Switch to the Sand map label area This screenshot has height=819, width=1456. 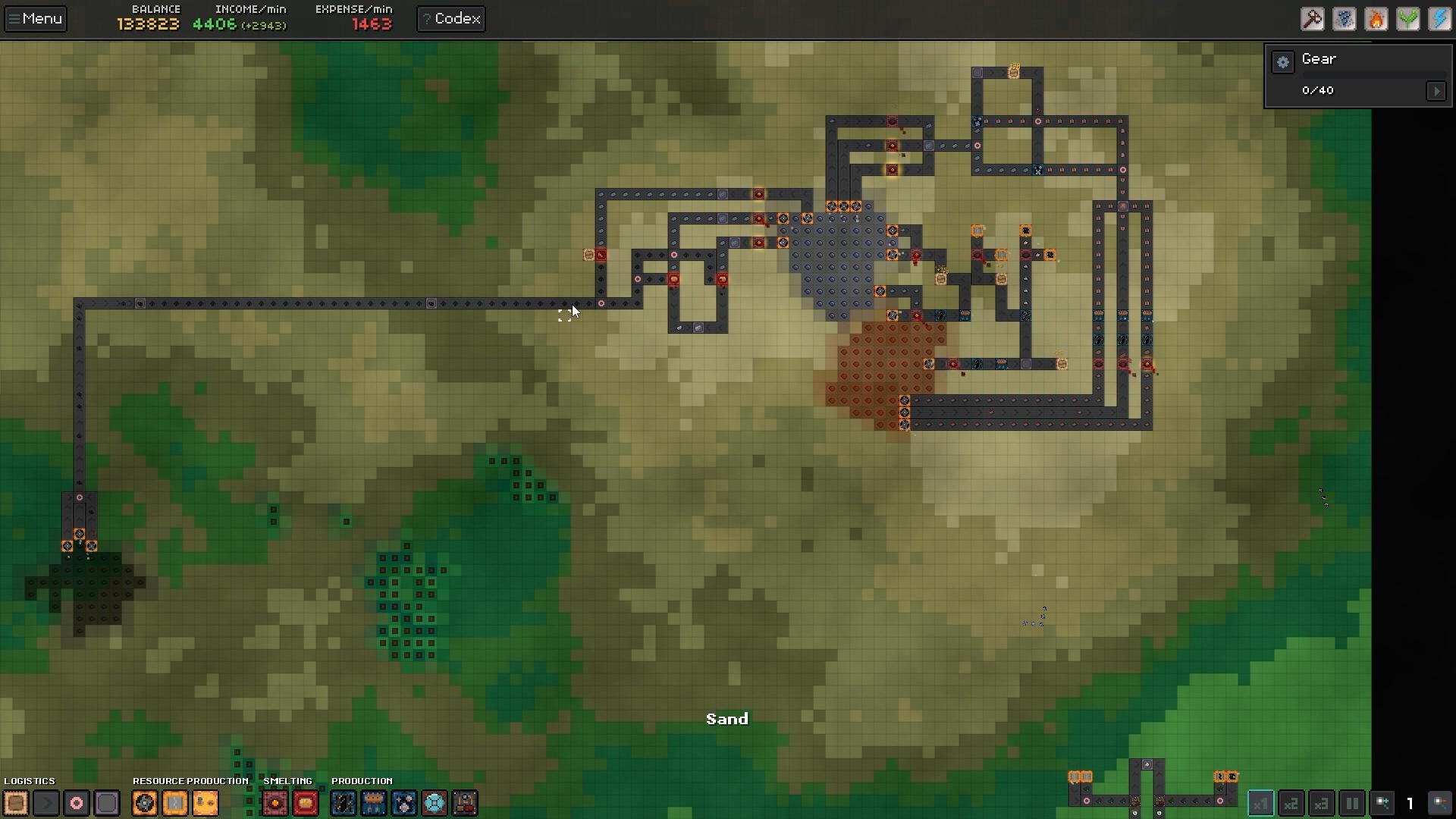726,718
